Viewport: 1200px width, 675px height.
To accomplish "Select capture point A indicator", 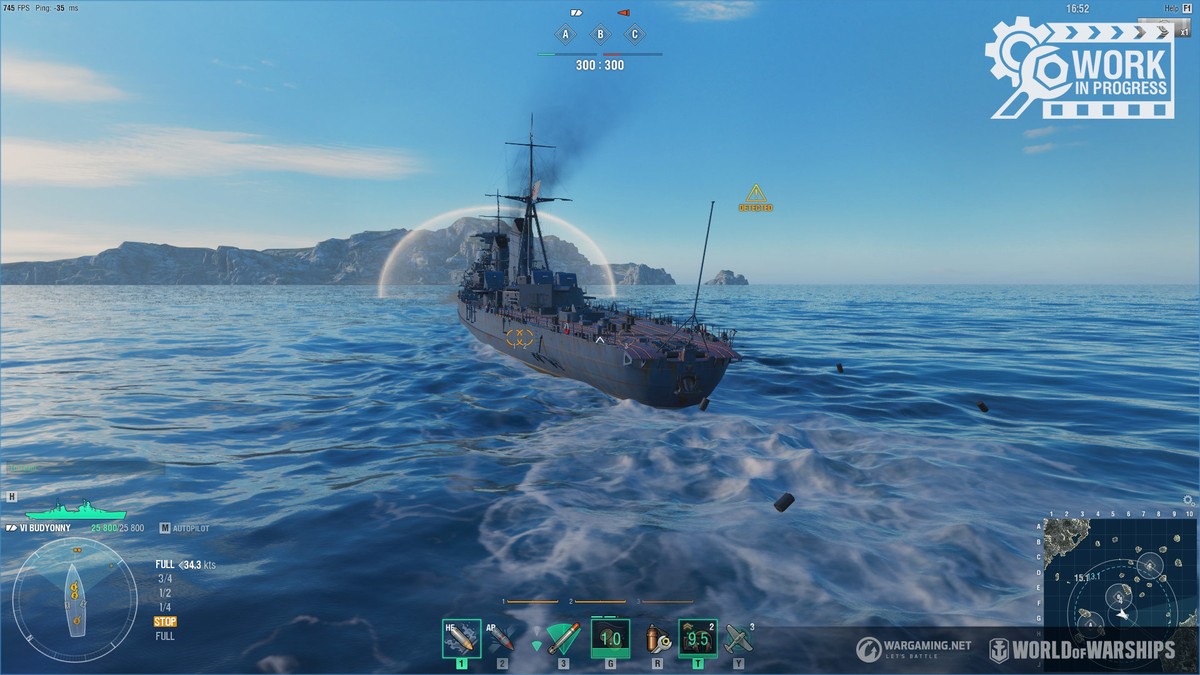I will click(566, 34).
